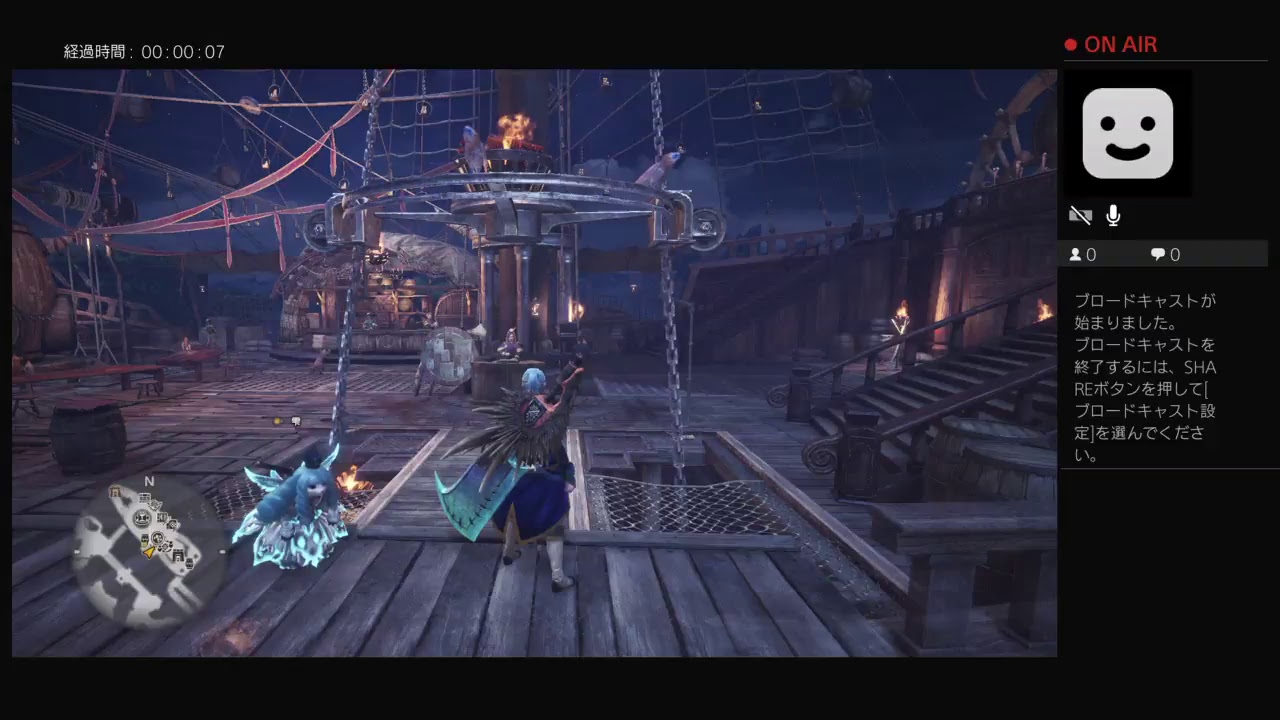
Task: Click the comment speech bubble icon
Action: pyautogui.click(x=1157, y=255)
